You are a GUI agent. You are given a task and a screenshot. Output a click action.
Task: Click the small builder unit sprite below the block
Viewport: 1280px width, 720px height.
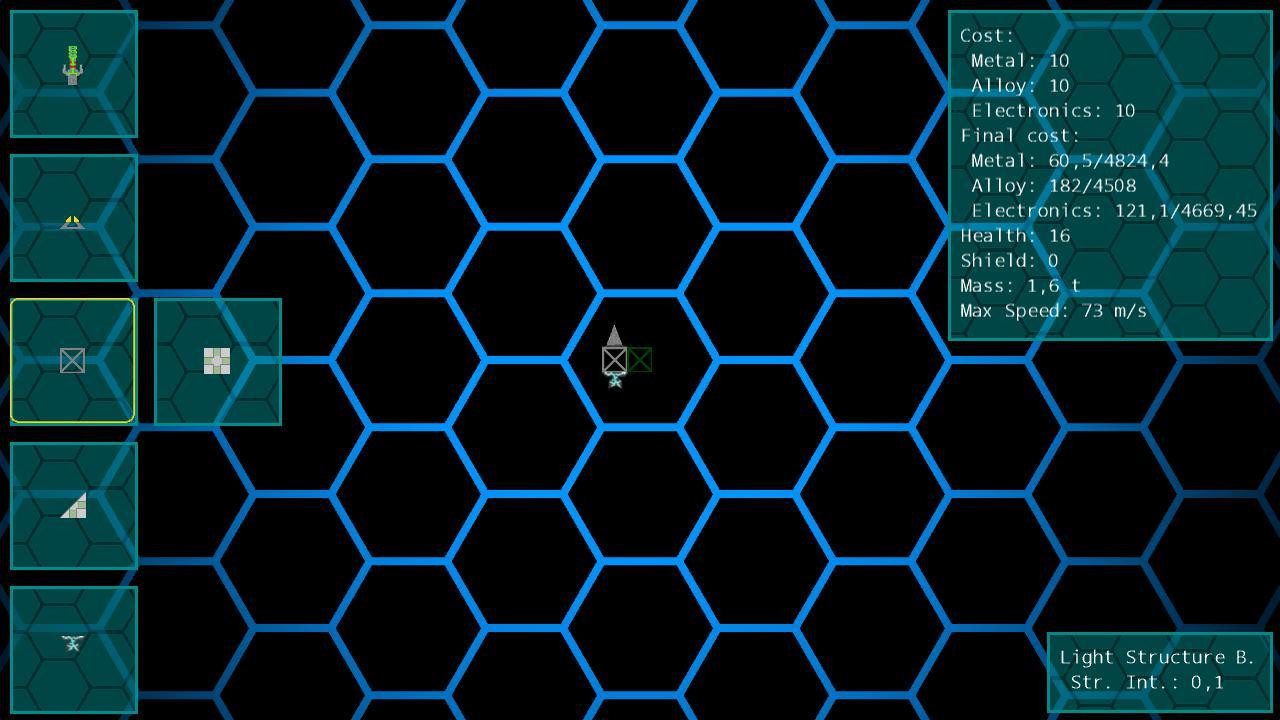click(x=614, y=381)
